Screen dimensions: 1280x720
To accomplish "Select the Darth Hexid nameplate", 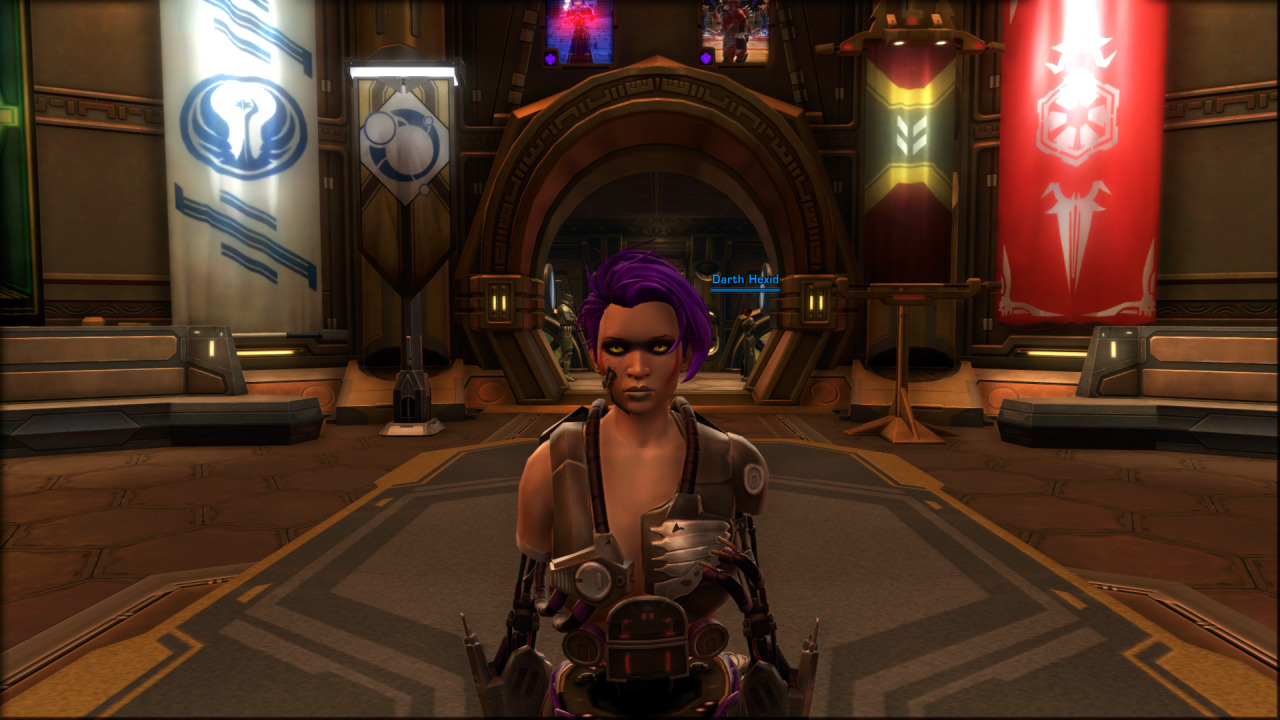I will (x=745, y=280).
